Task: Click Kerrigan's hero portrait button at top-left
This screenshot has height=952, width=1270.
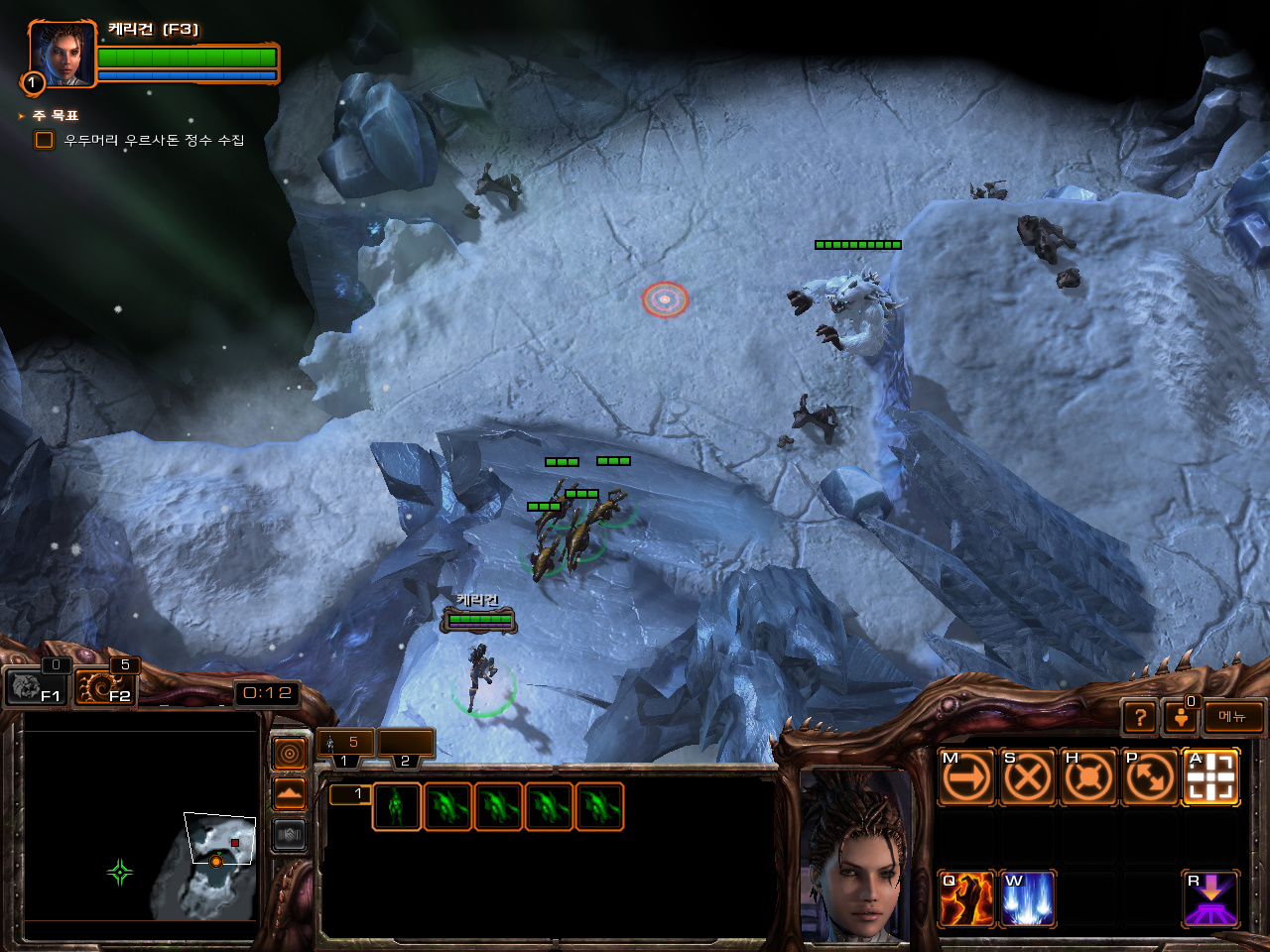Action: tap(63, 55)
